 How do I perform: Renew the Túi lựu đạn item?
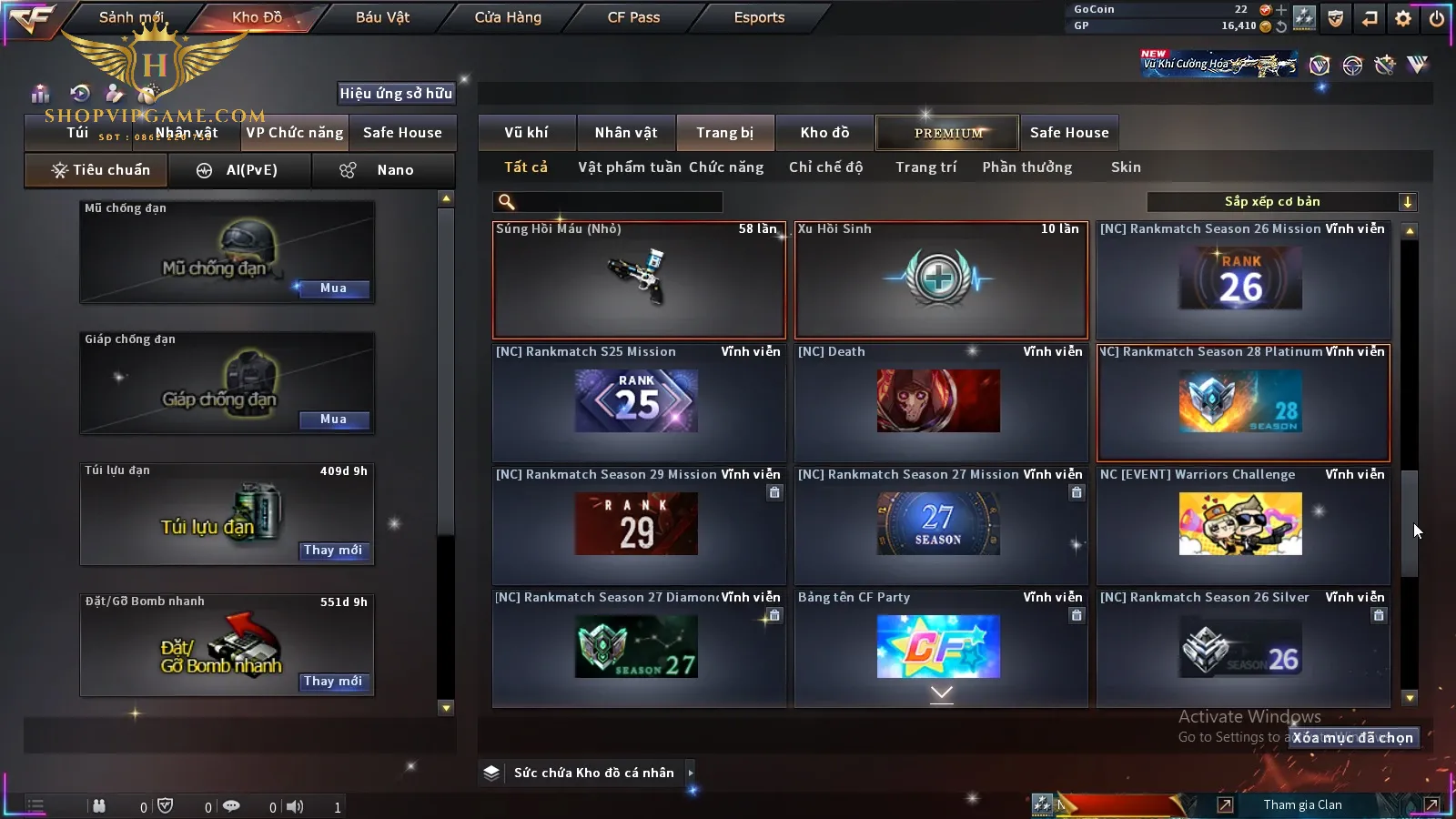pos(333,551)
